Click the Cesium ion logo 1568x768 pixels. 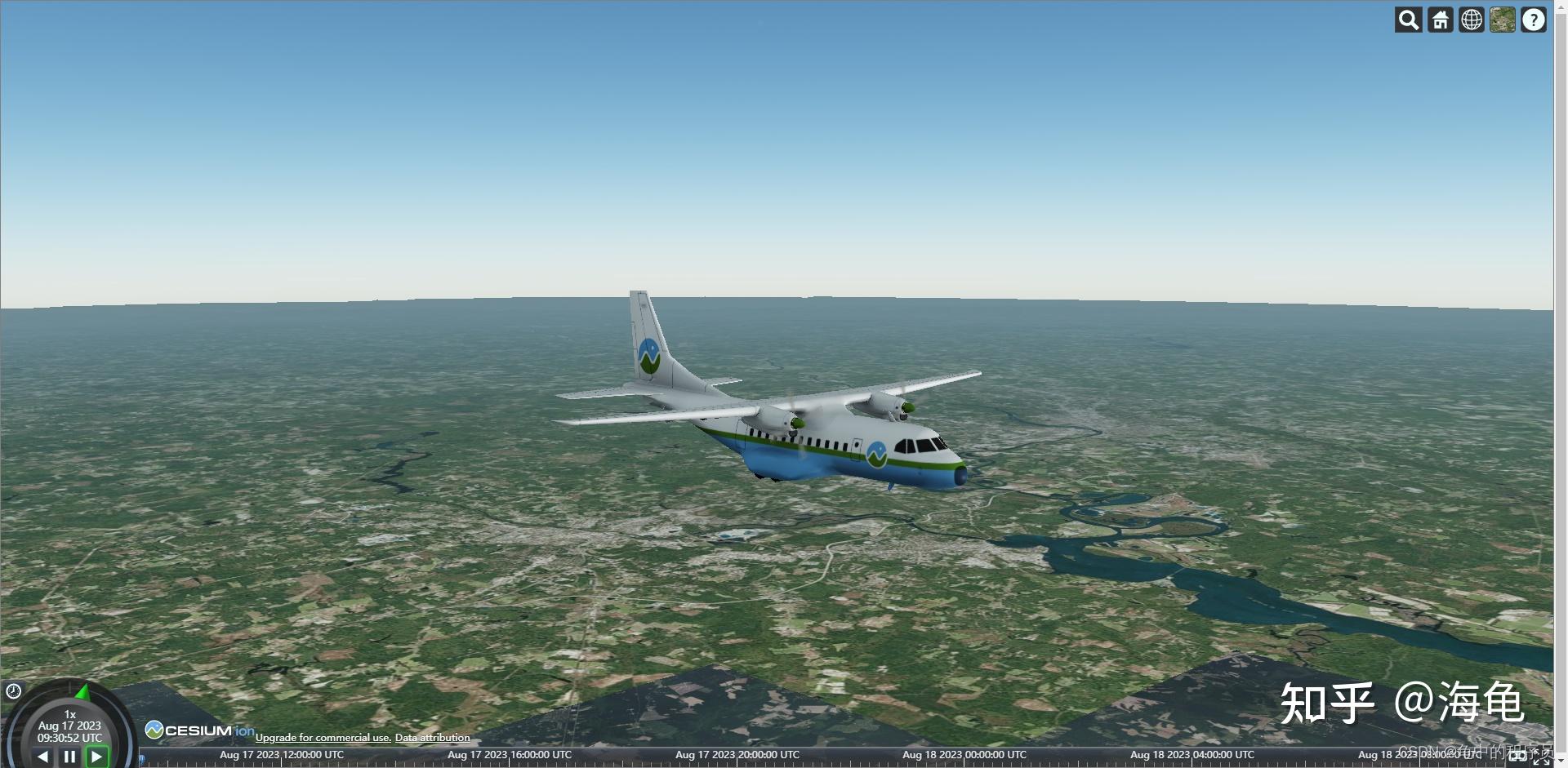[x=198, y=731]
